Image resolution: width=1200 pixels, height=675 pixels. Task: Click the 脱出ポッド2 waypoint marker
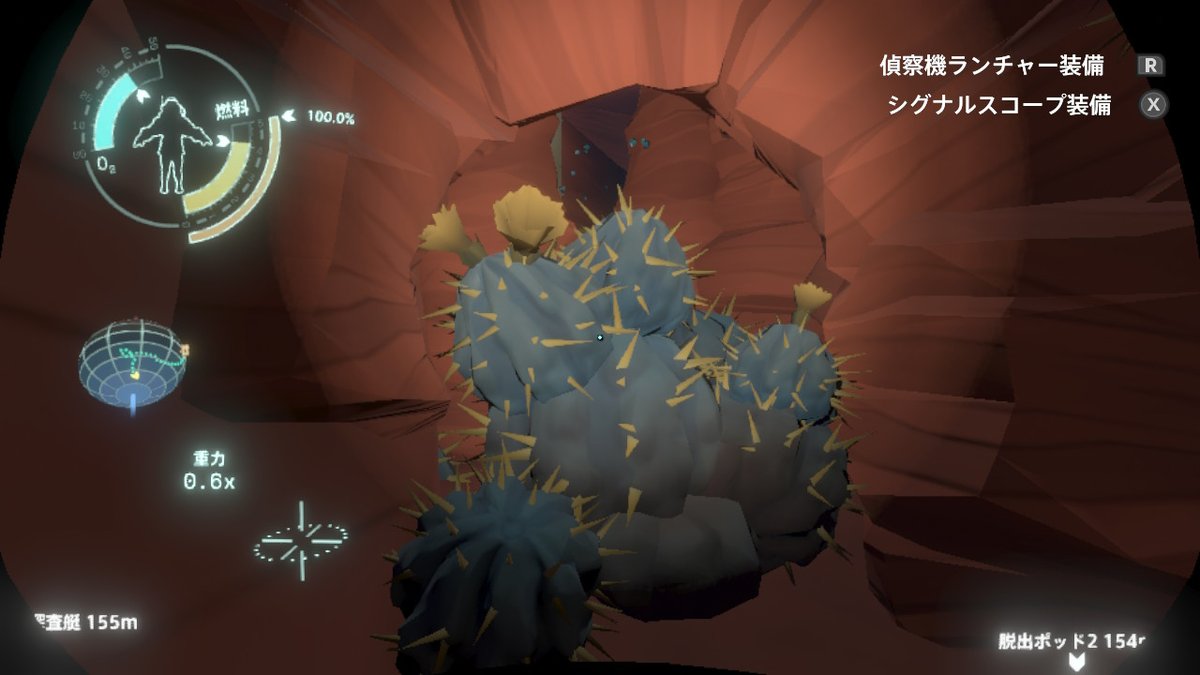click(1077, 661)
